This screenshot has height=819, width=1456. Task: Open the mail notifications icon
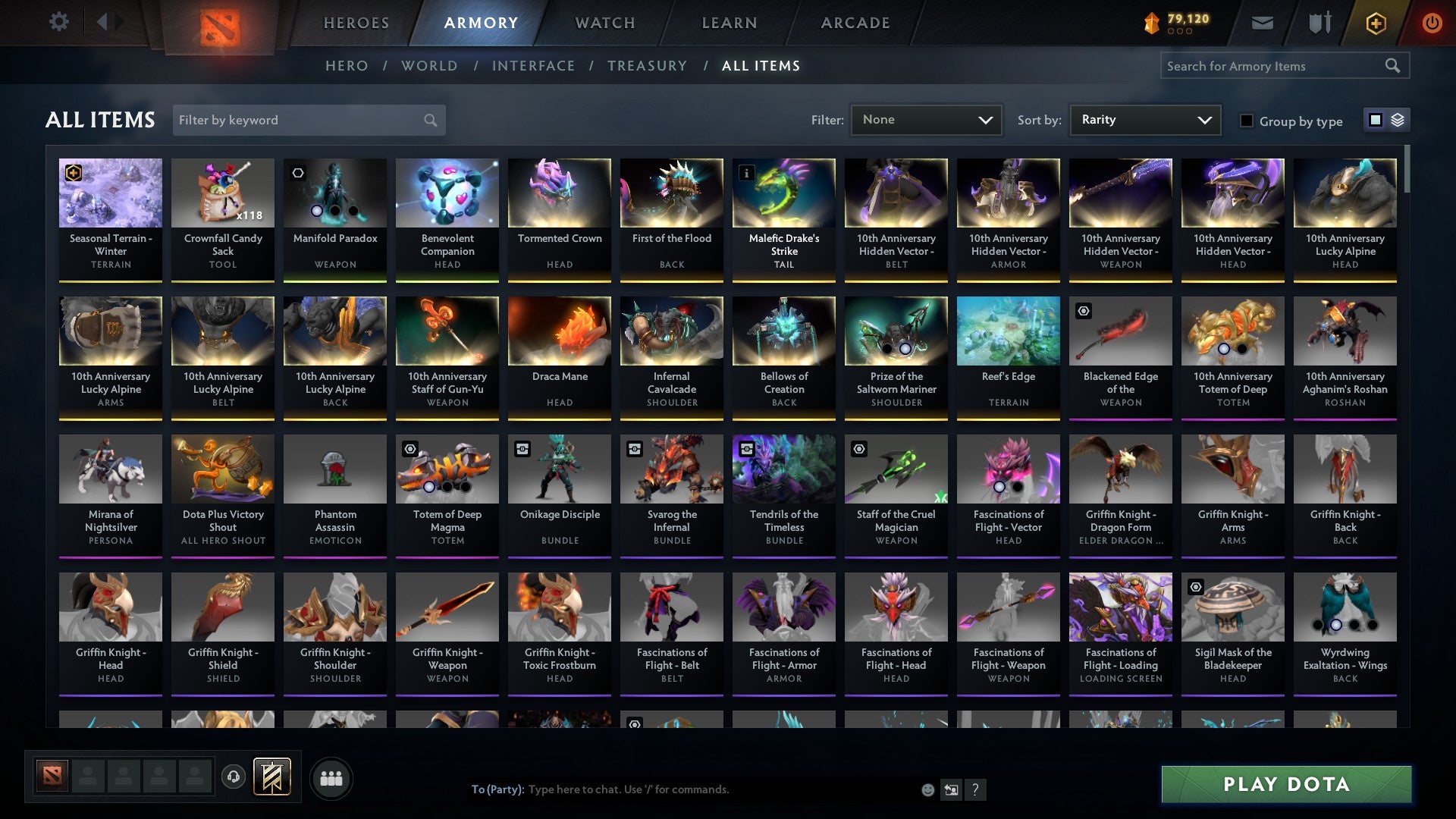coord(1262,22)
